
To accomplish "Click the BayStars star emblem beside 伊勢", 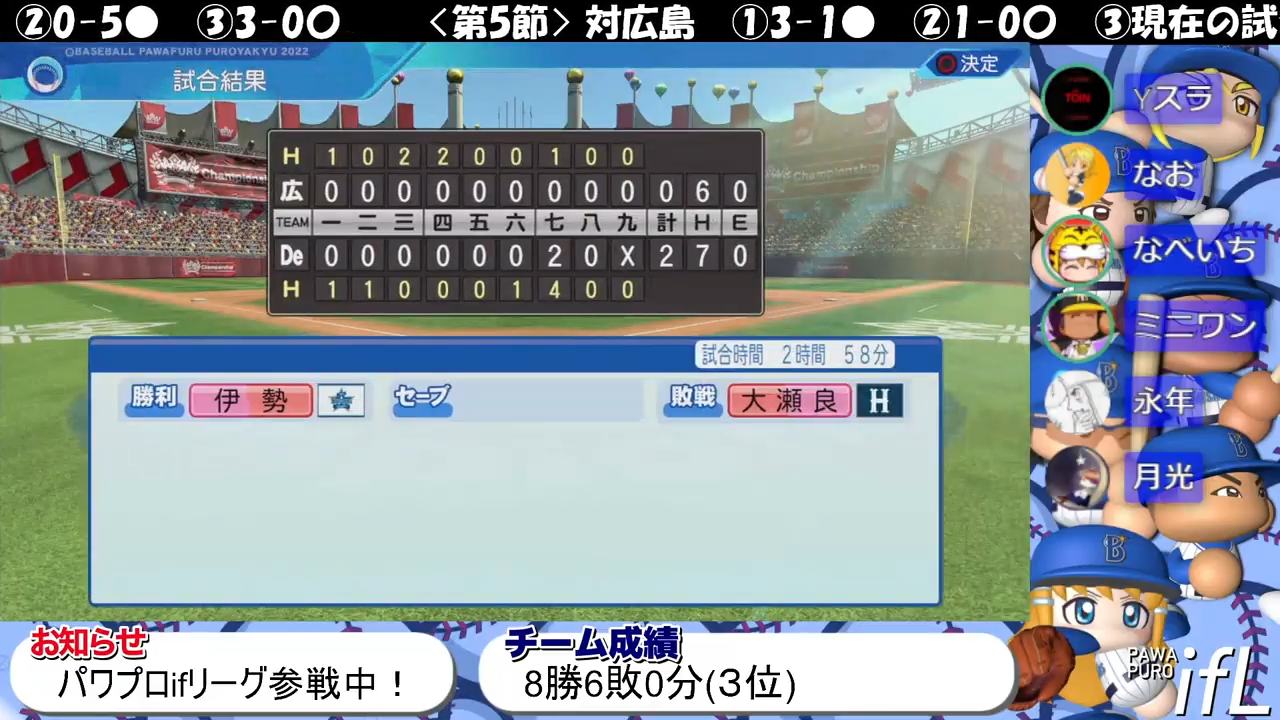I will click(x=340, y=399).
